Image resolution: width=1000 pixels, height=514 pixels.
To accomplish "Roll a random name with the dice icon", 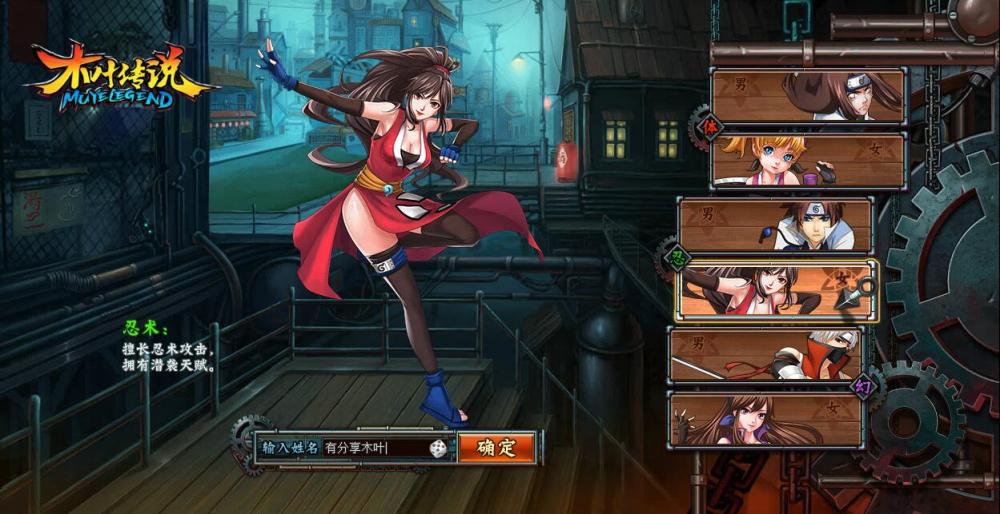I will [438, 448].
